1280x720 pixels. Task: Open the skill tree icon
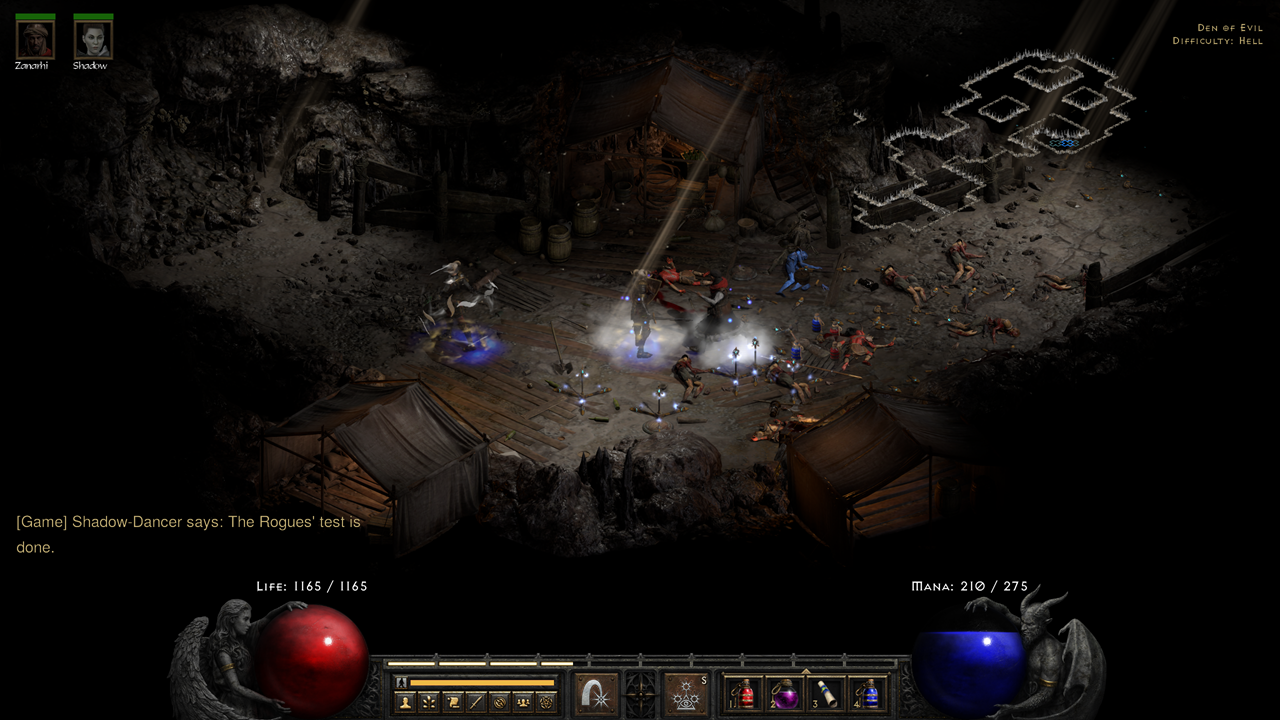tap(429, 701)
